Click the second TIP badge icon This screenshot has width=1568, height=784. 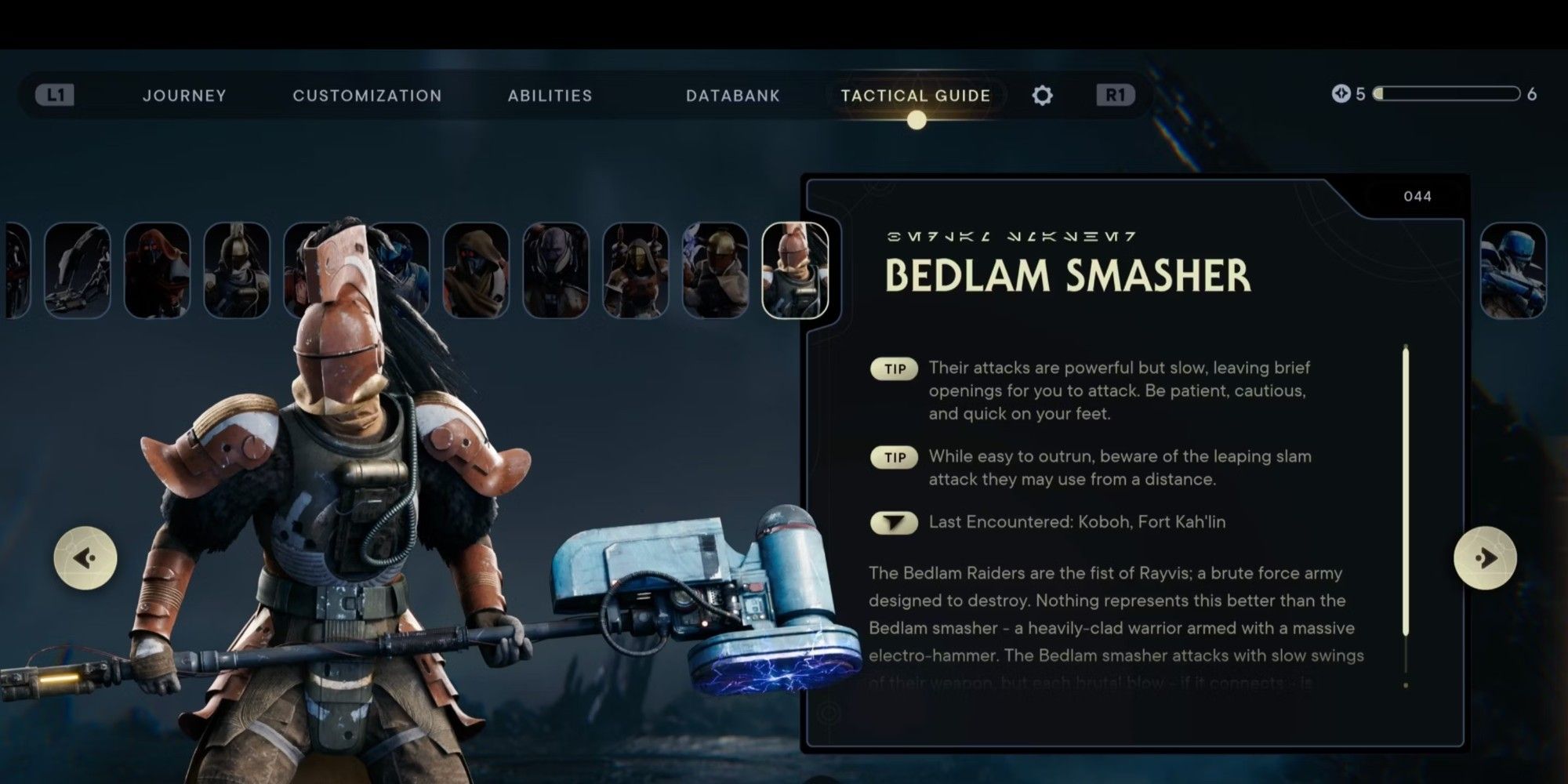pyautogui.click(x=894, y=457)
